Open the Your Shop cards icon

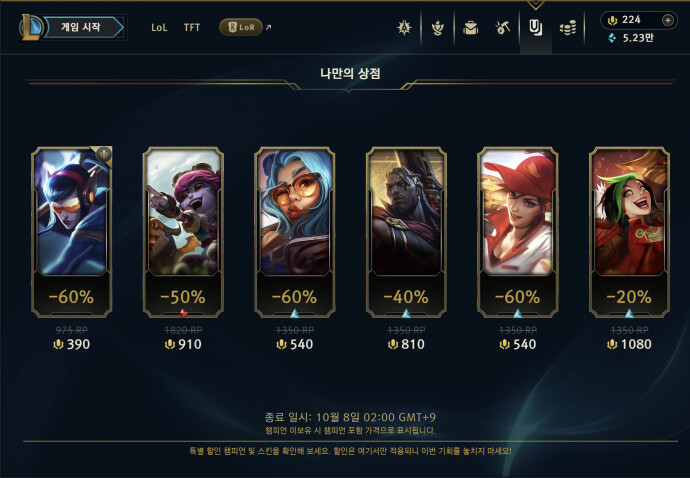point(535,27)
